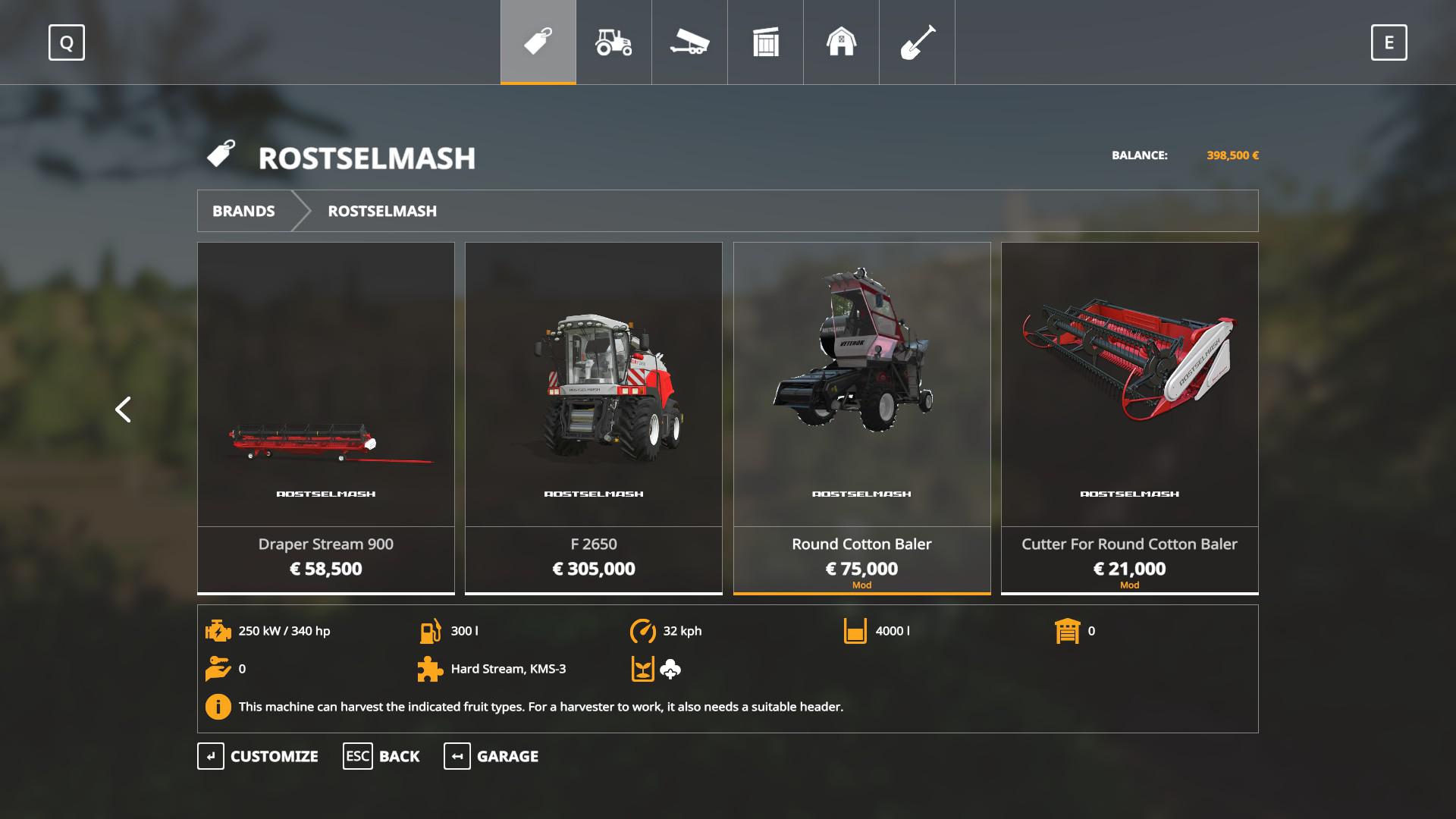Select the Draper Stream 900 header

click(x=326, y=417)
